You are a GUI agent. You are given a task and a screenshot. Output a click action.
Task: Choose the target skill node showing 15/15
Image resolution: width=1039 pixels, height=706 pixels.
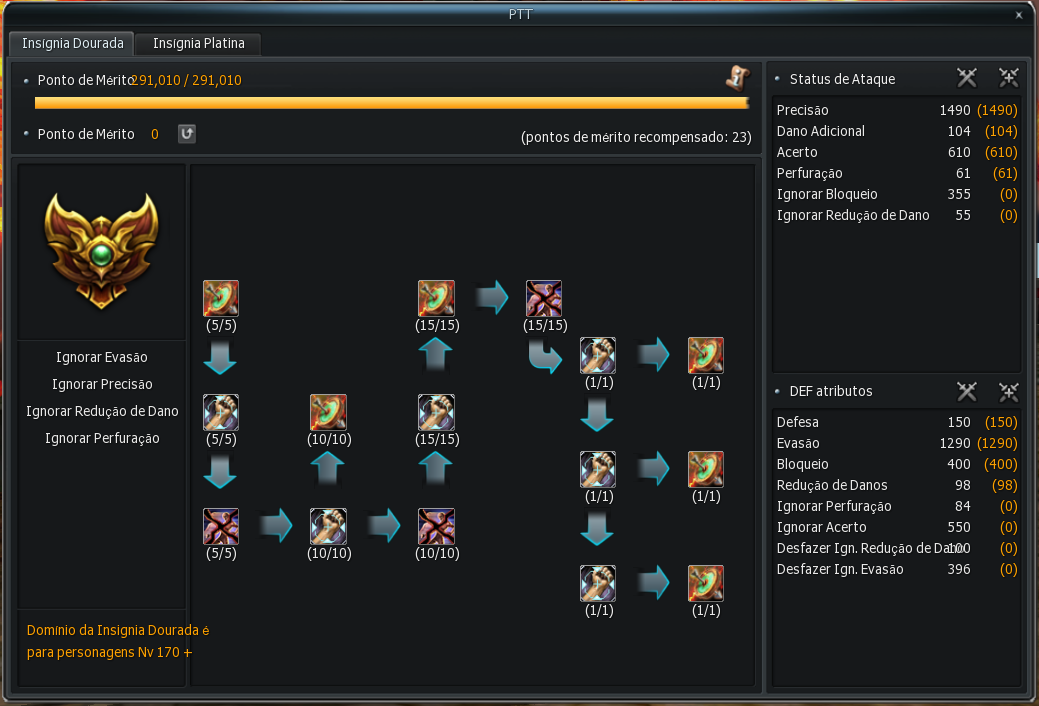[x=436, y=298]
